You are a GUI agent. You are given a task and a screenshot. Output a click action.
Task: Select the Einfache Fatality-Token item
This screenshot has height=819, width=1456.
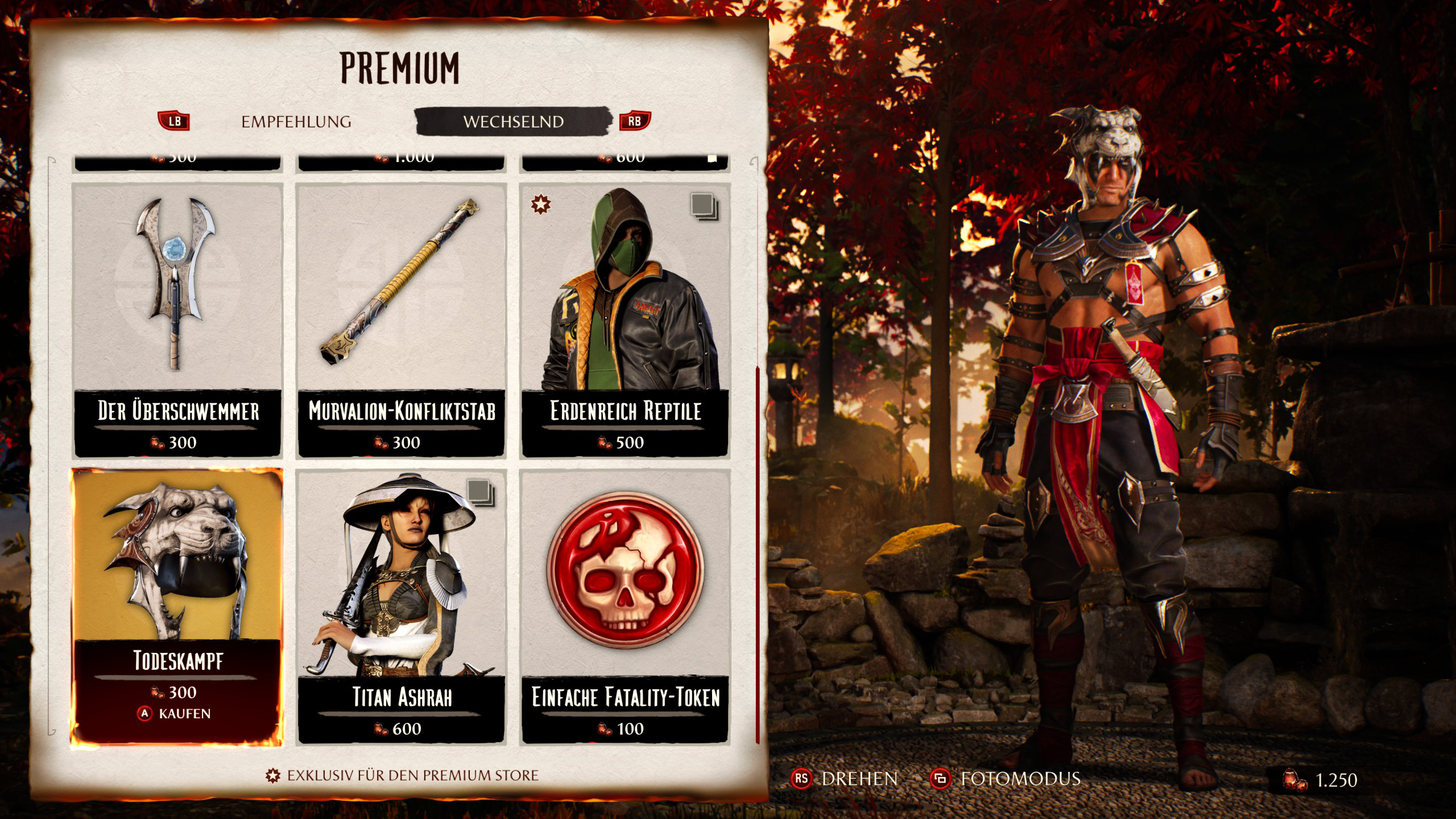click(625, 606)
